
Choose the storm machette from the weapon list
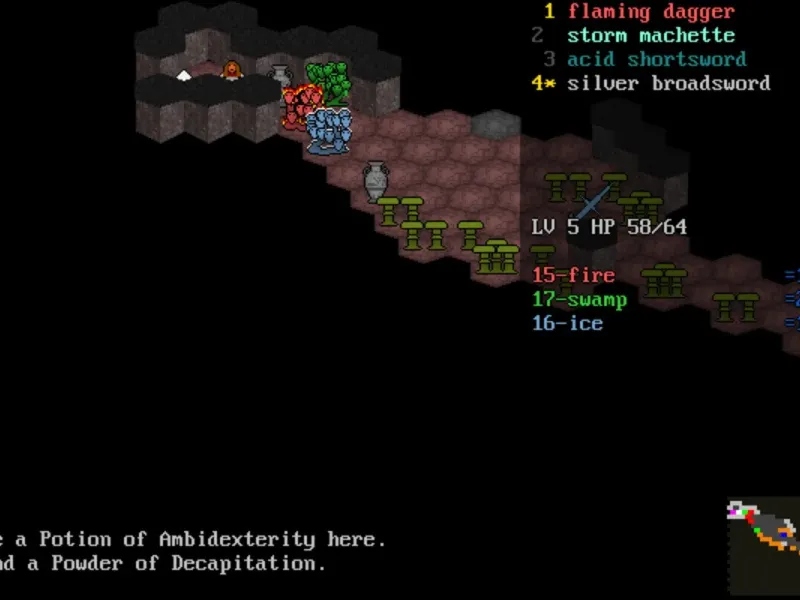650,36
